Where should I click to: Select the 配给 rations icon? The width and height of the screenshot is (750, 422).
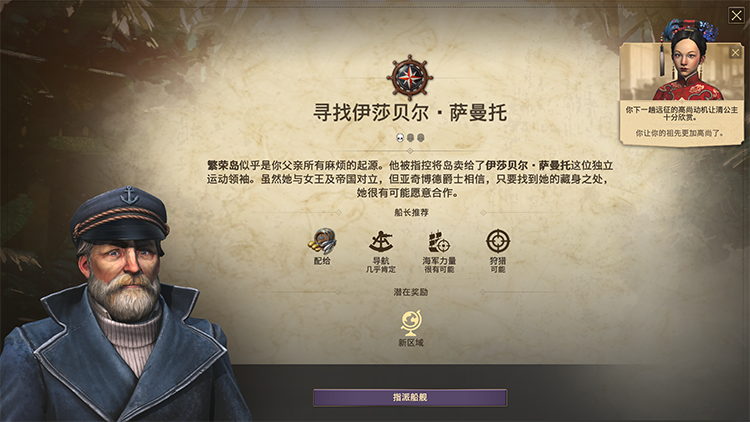322,241
